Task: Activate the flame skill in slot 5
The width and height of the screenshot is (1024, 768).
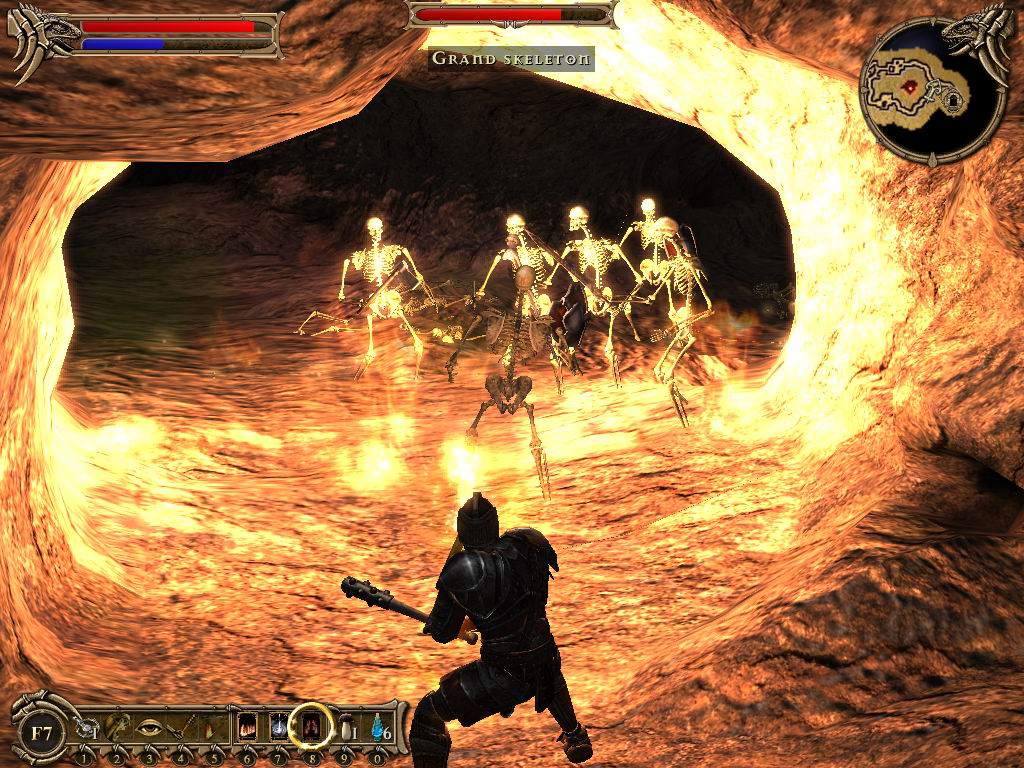Action: (x=212, y=728)
